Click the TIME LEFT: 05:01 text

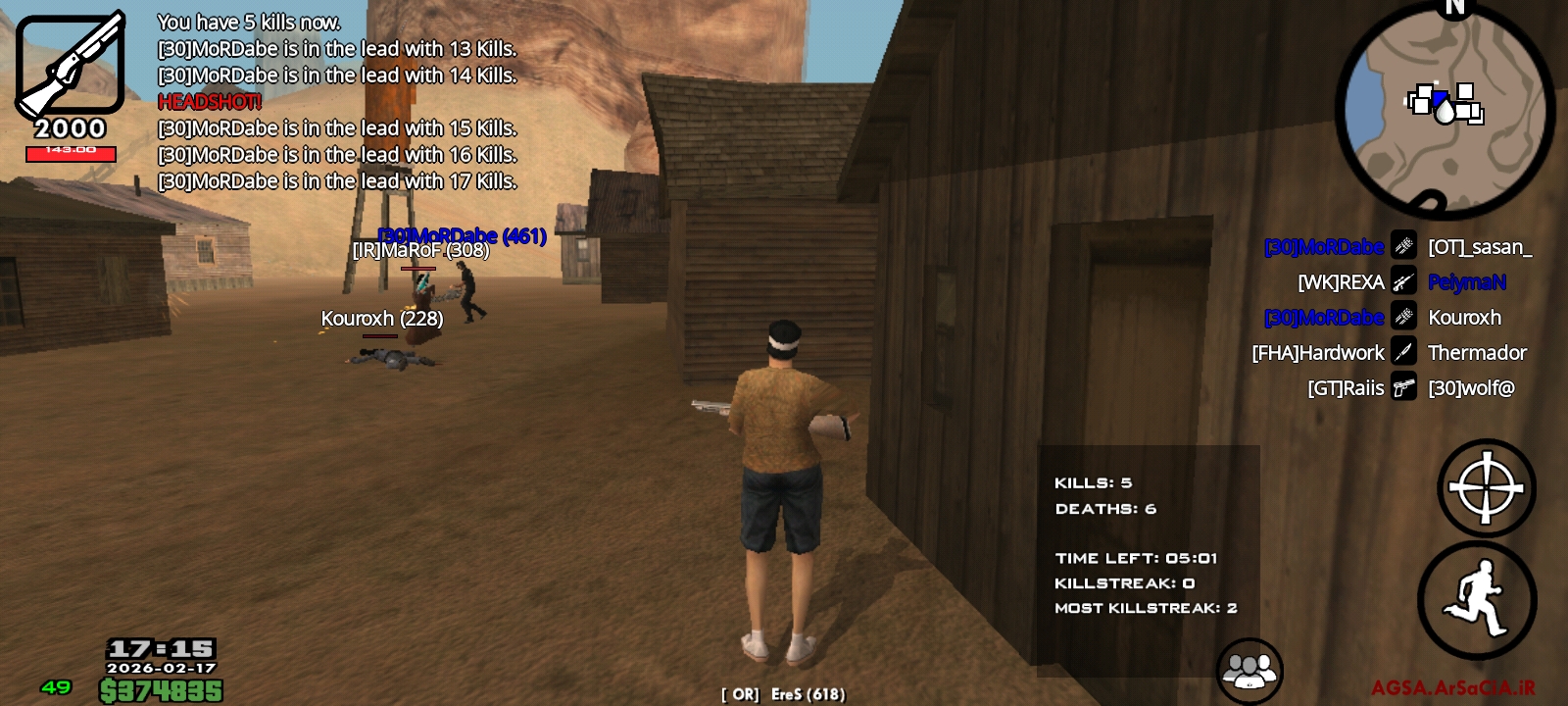(x=1136, y=557)
